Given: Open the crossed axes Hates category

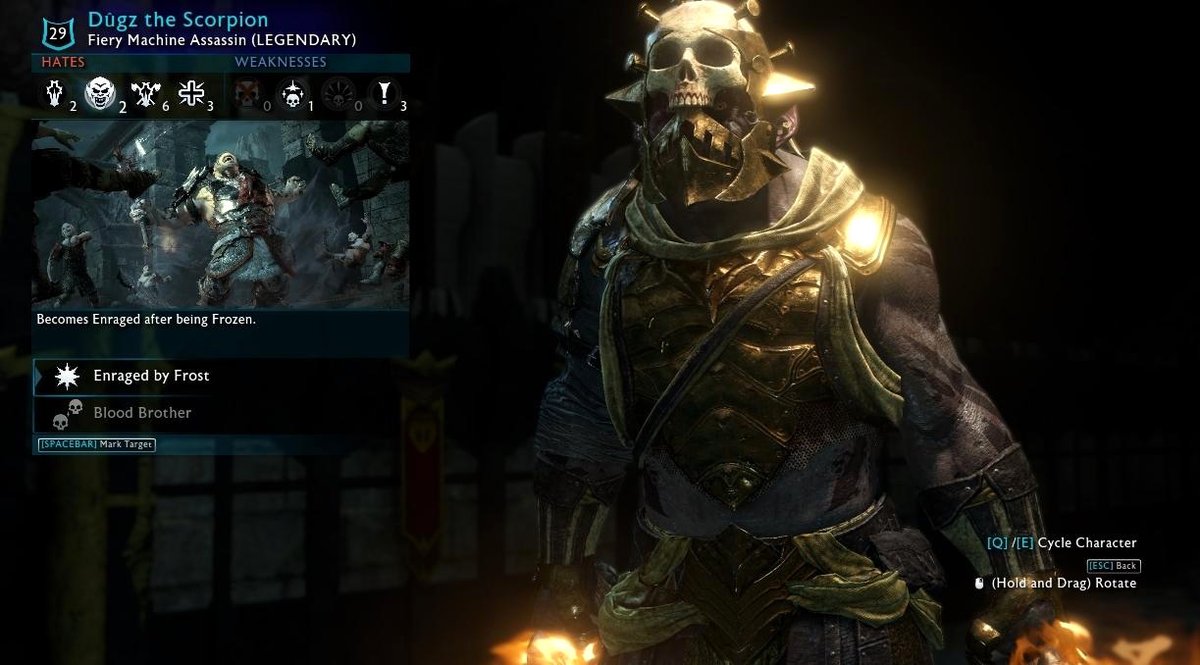Looking at the screenshot, I should (144, 95).
